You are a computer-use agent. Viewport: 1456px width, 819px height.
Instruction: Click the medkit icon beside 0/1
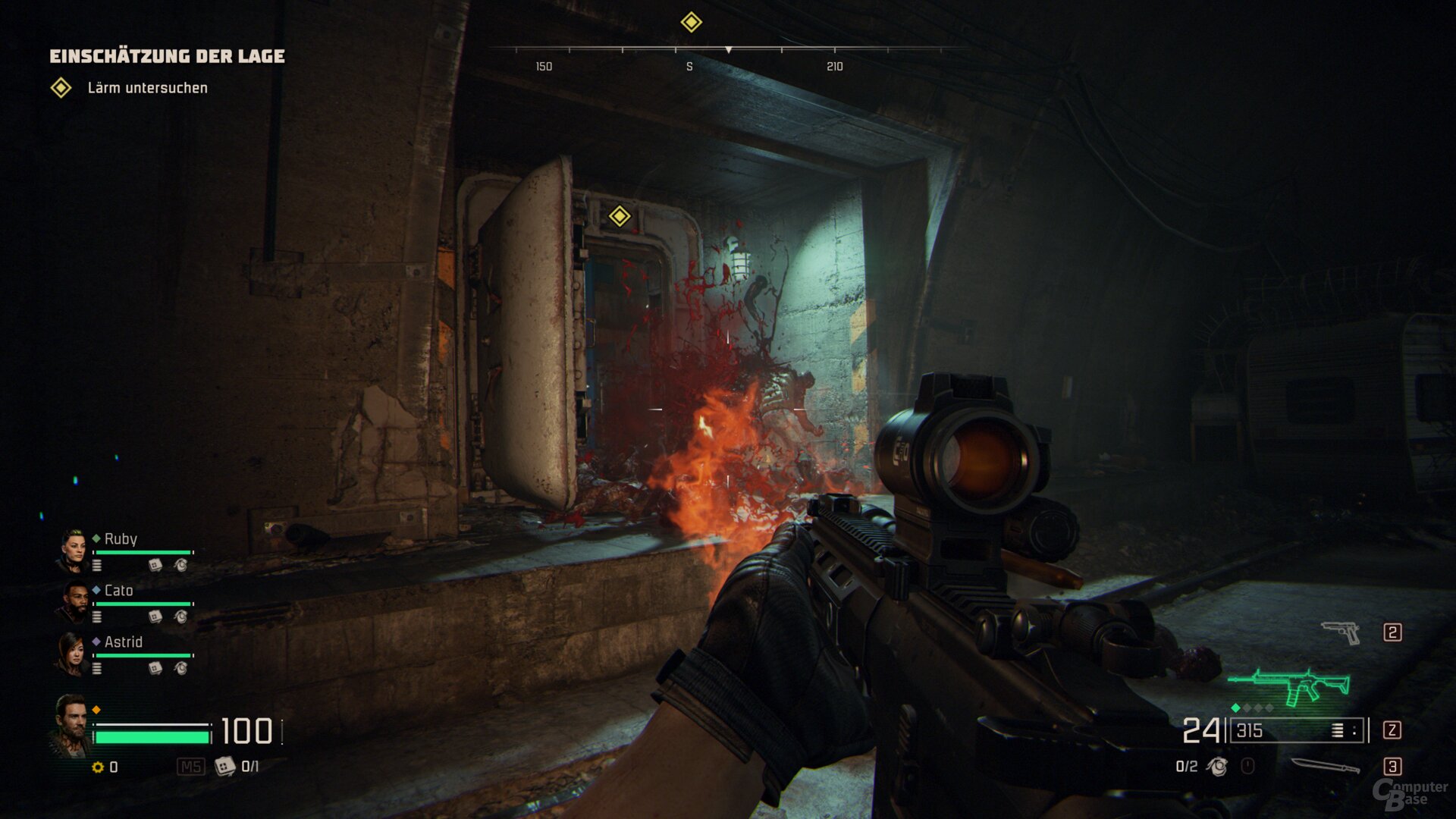pos(224,767)
